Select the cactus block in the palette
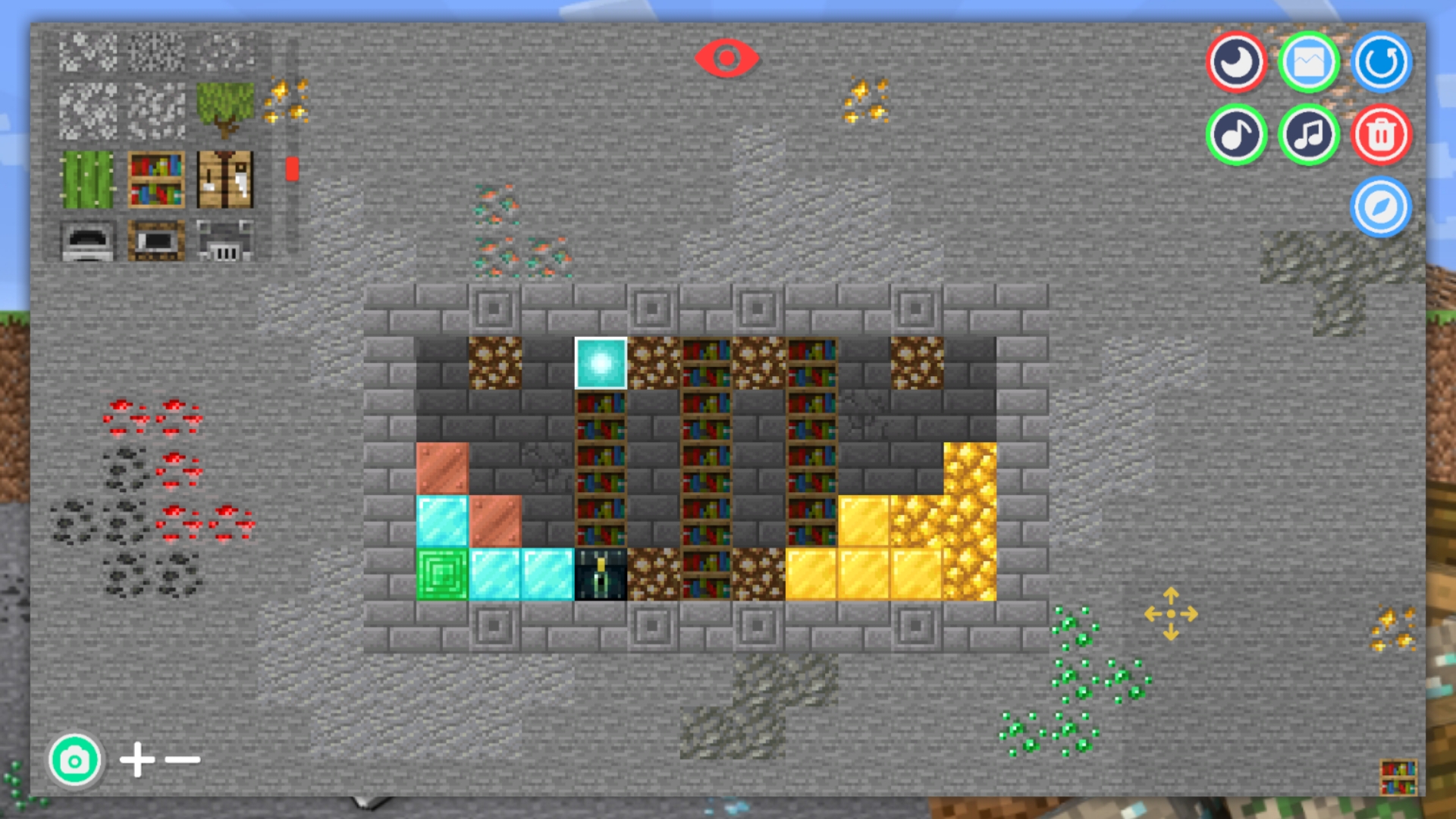Viewport: 1456px width, 819px height. (86, 178)
